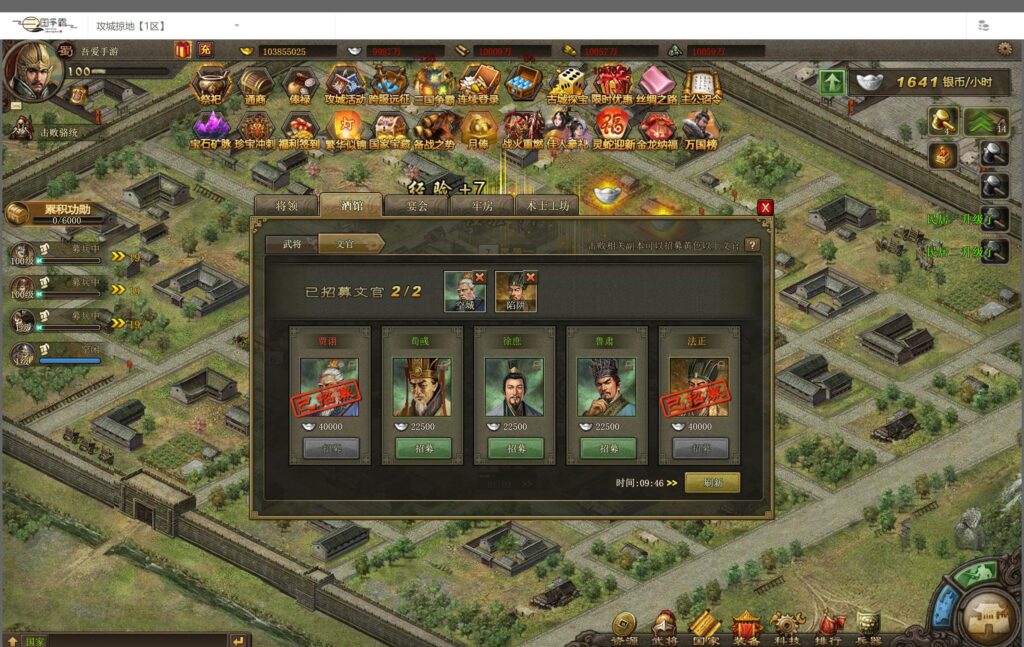This screenshot has width=1024, height=647.
Task: Open the 通商 trade chest icon
Action: [x=255, y=84]
